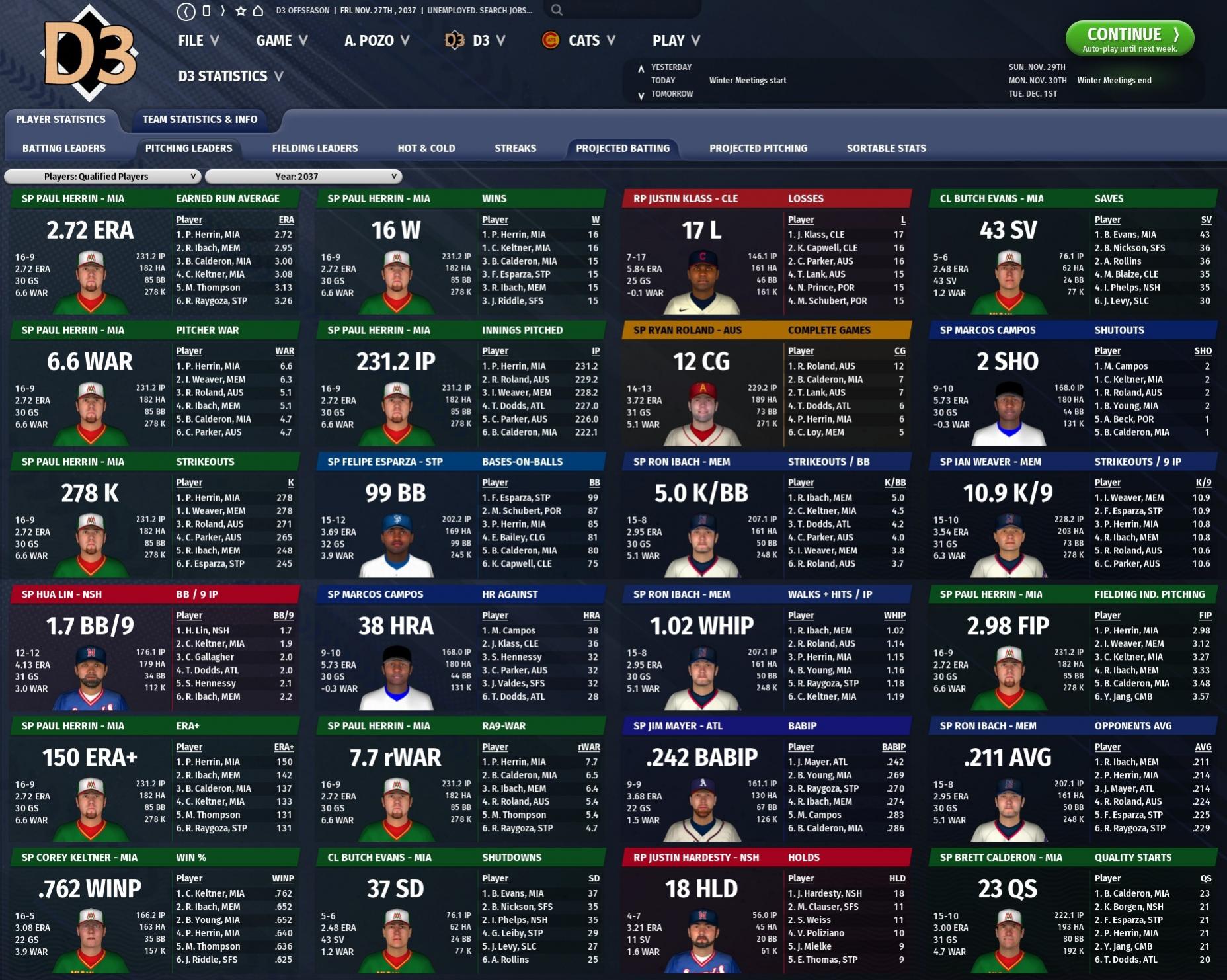View the Streaks tab
Screen dimensions: 1227x980
[515, 149]
